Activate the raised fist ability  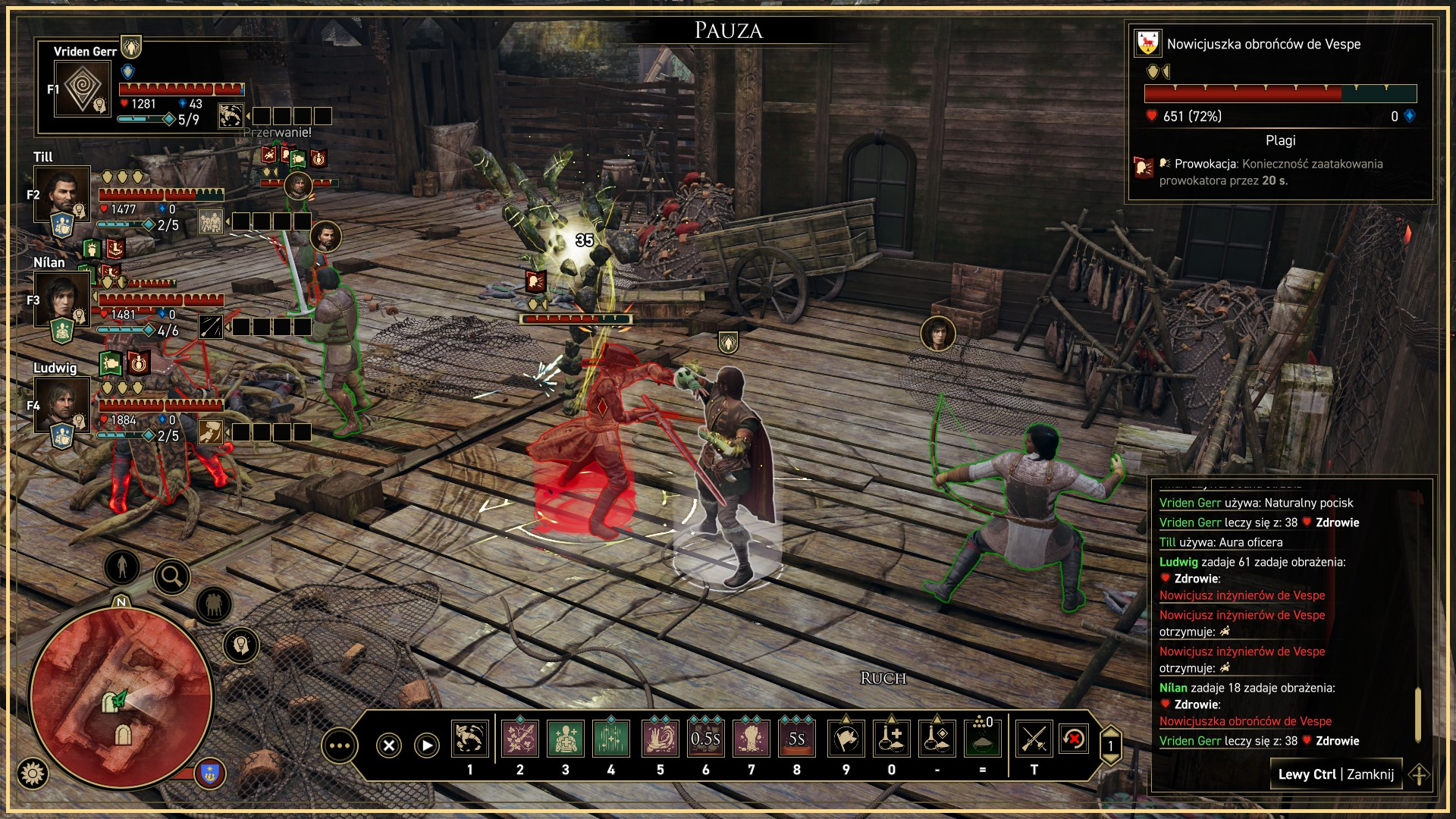click(x=751, y=739)
